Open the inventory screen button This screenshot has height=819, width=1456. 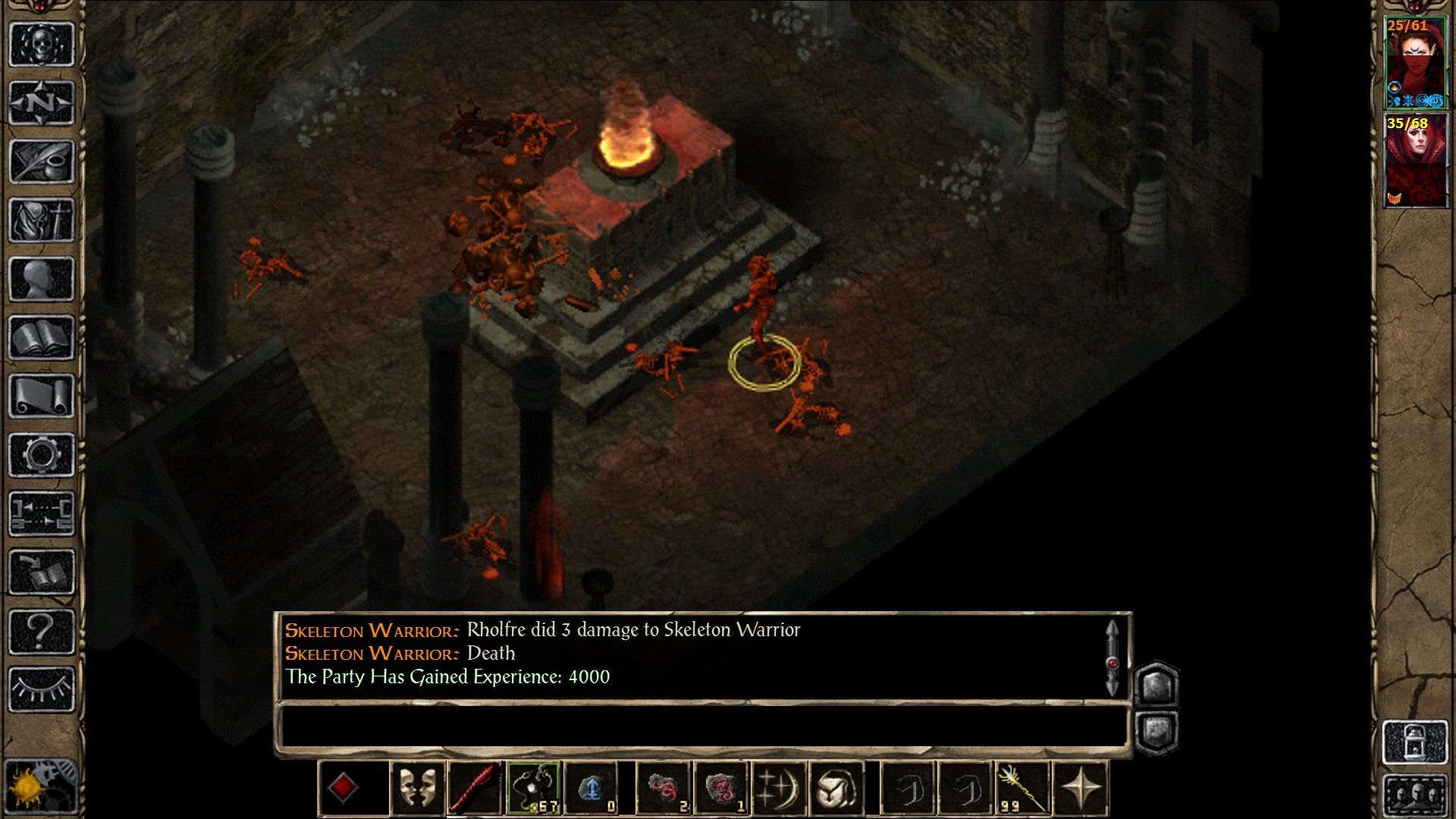click(42, 220)
